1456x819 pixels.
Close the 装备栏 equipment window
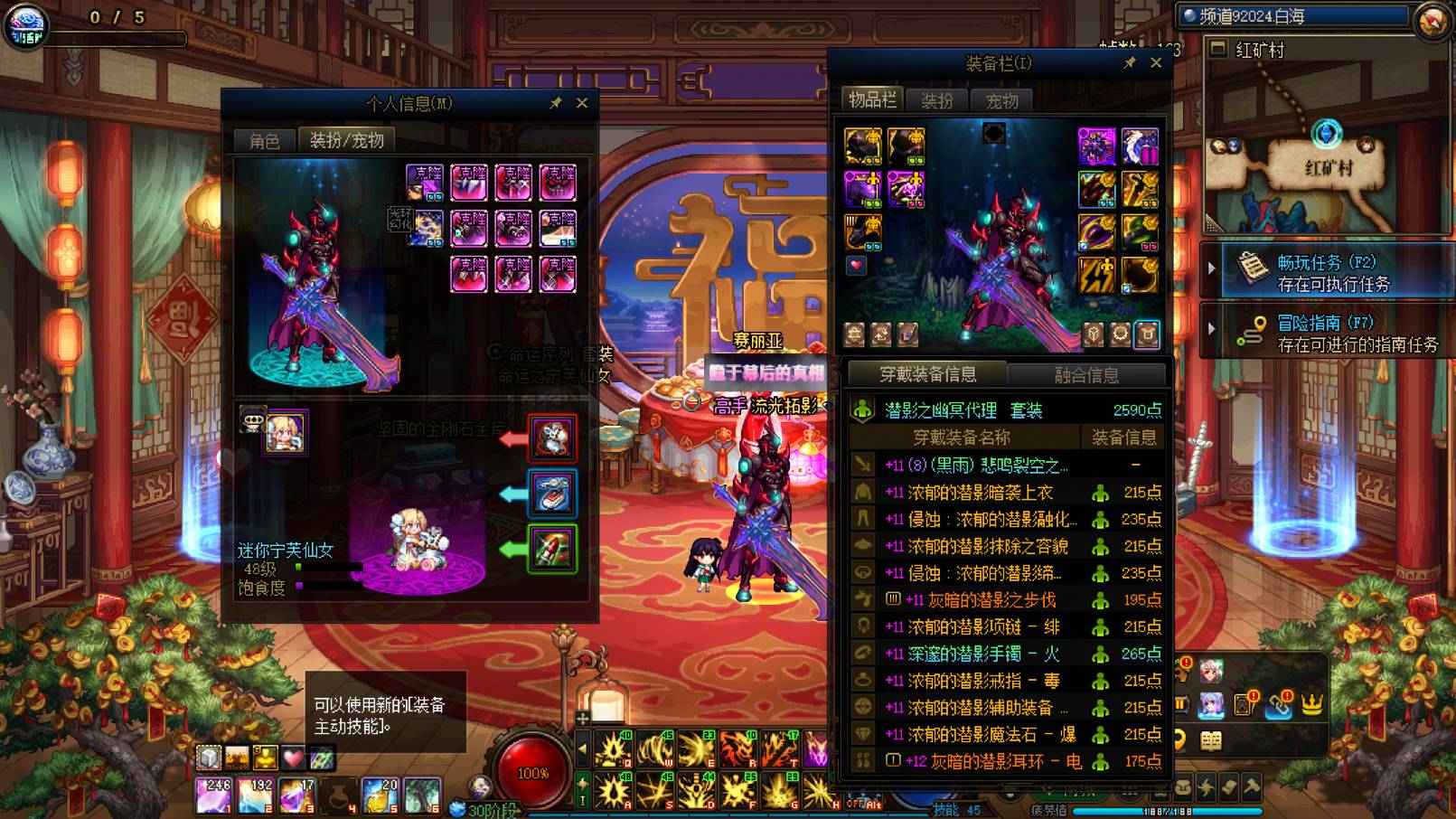1156,62
